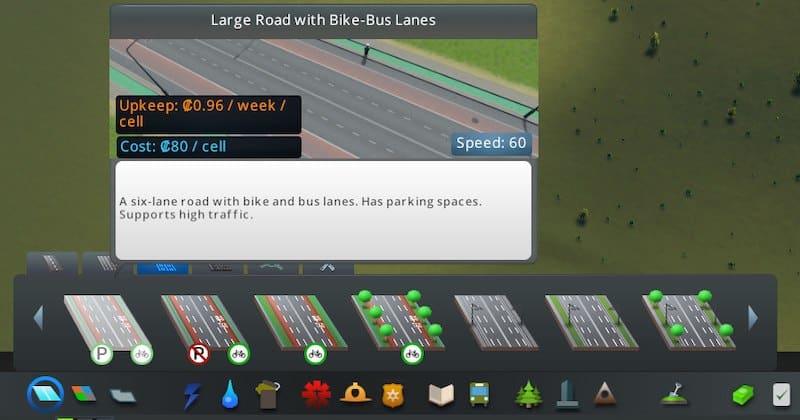Image resolution: width=800 pixels, height=420 pixels.
Task: Open the Healthcare menu
Action: pyautogui.click(x=317, y=394)
